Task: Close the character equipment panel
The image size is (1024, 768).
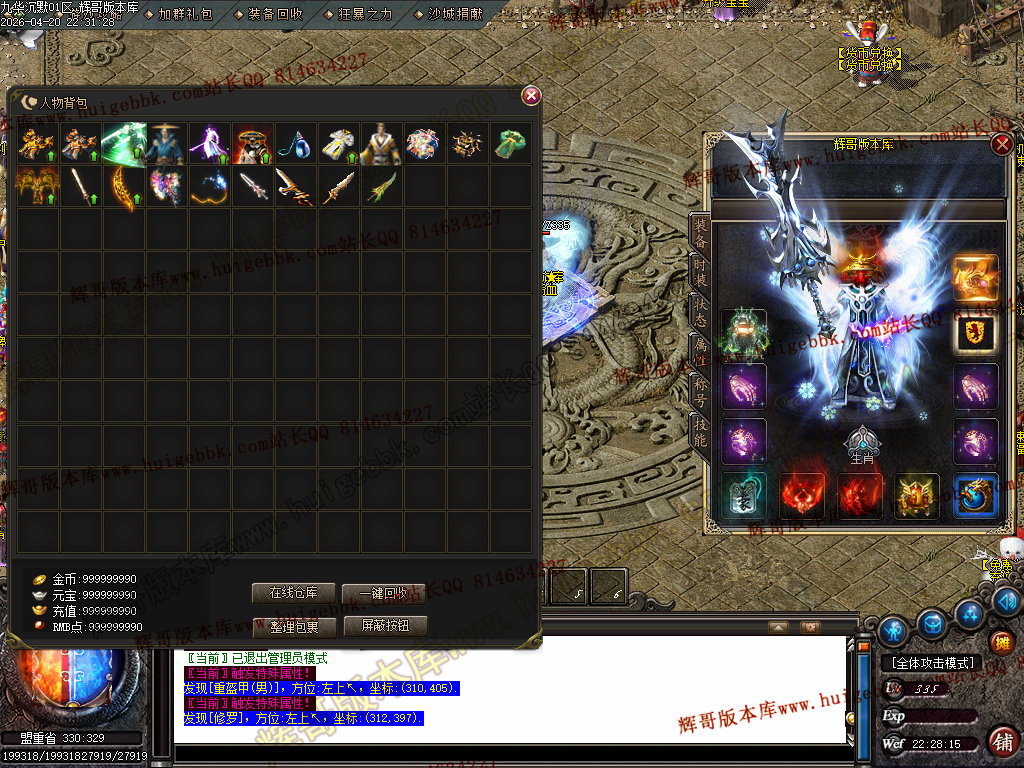Action: [1001, 144]
